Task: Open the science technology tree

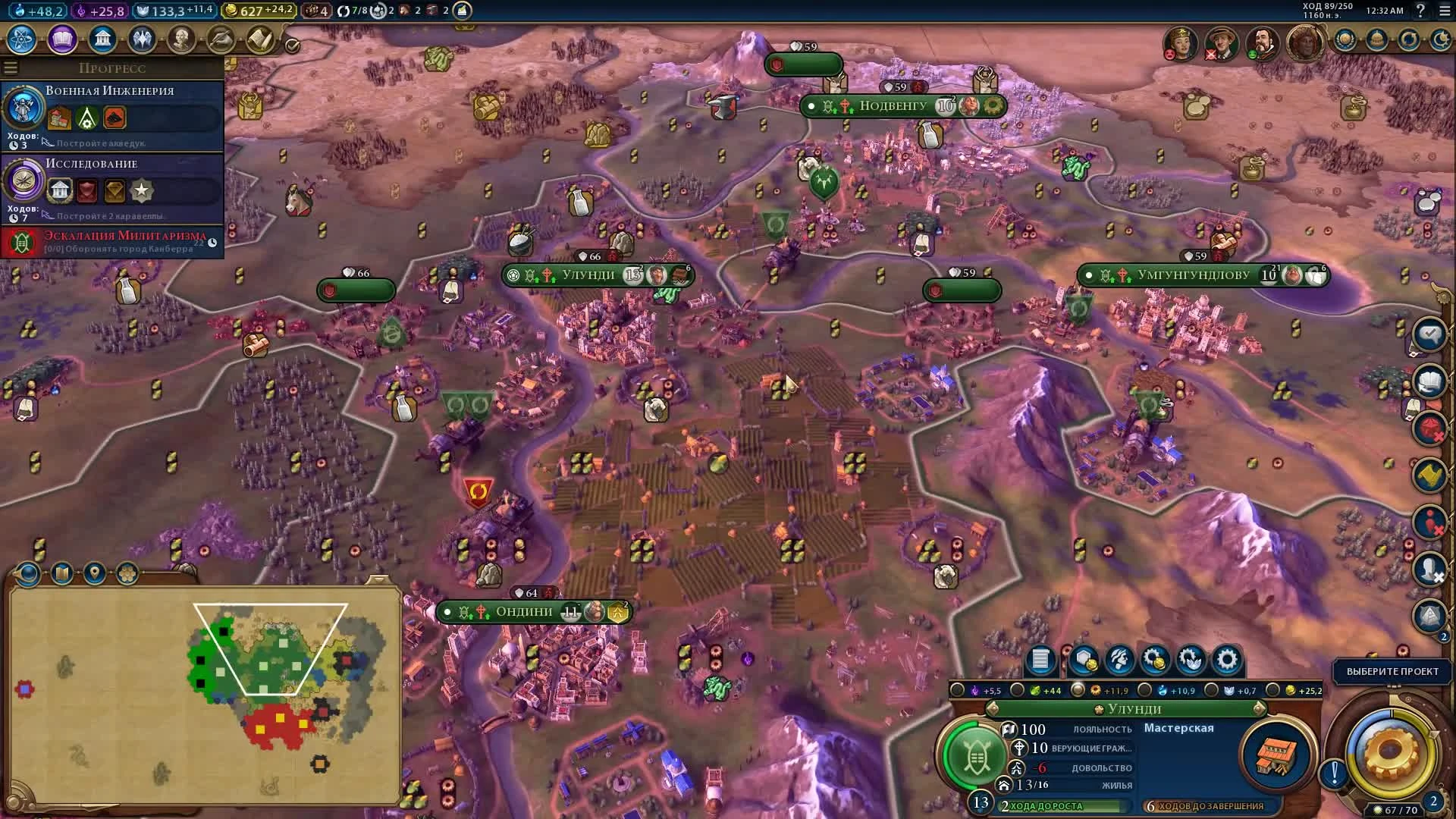Action: pyautogui.click(x=21, y=39)
